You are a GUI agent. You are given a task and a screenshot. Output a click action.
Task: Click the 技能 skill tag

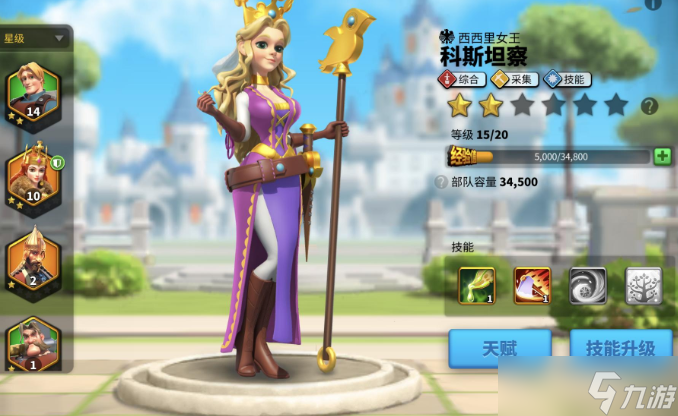(566, 79)
